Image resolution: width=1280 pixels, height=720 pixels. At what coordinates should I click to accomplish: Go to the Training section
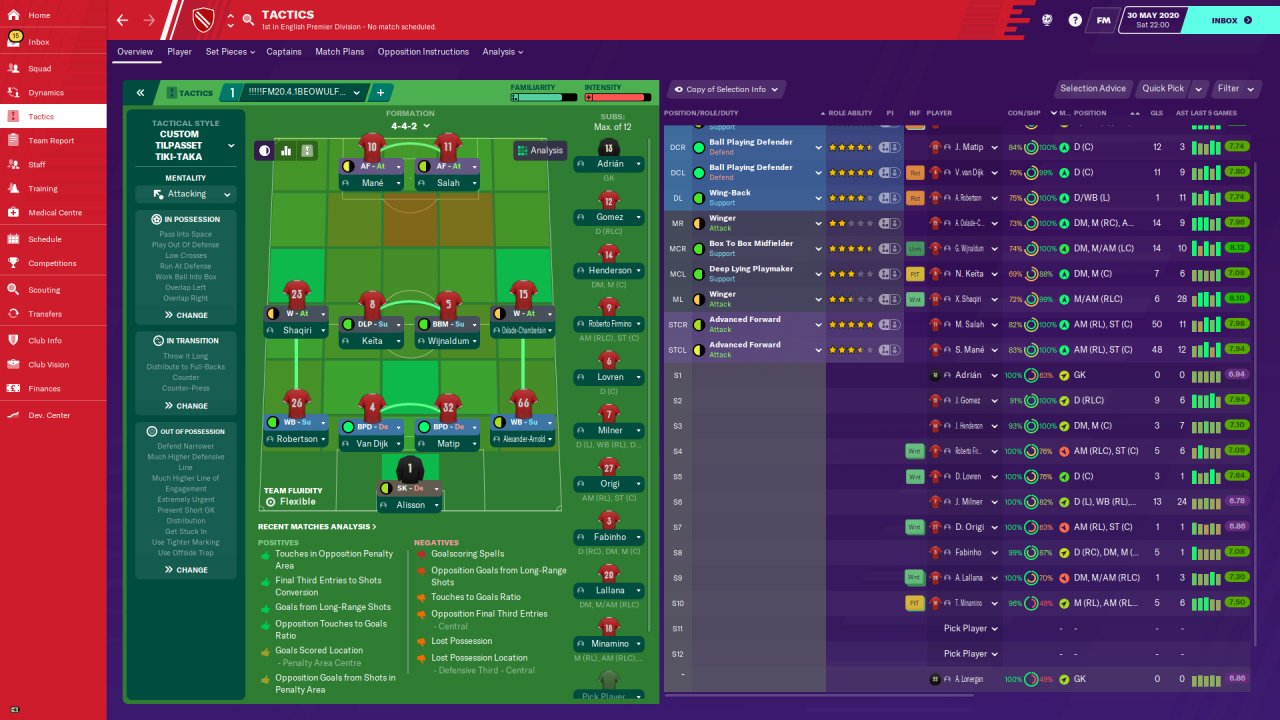(x=42, y=188)
